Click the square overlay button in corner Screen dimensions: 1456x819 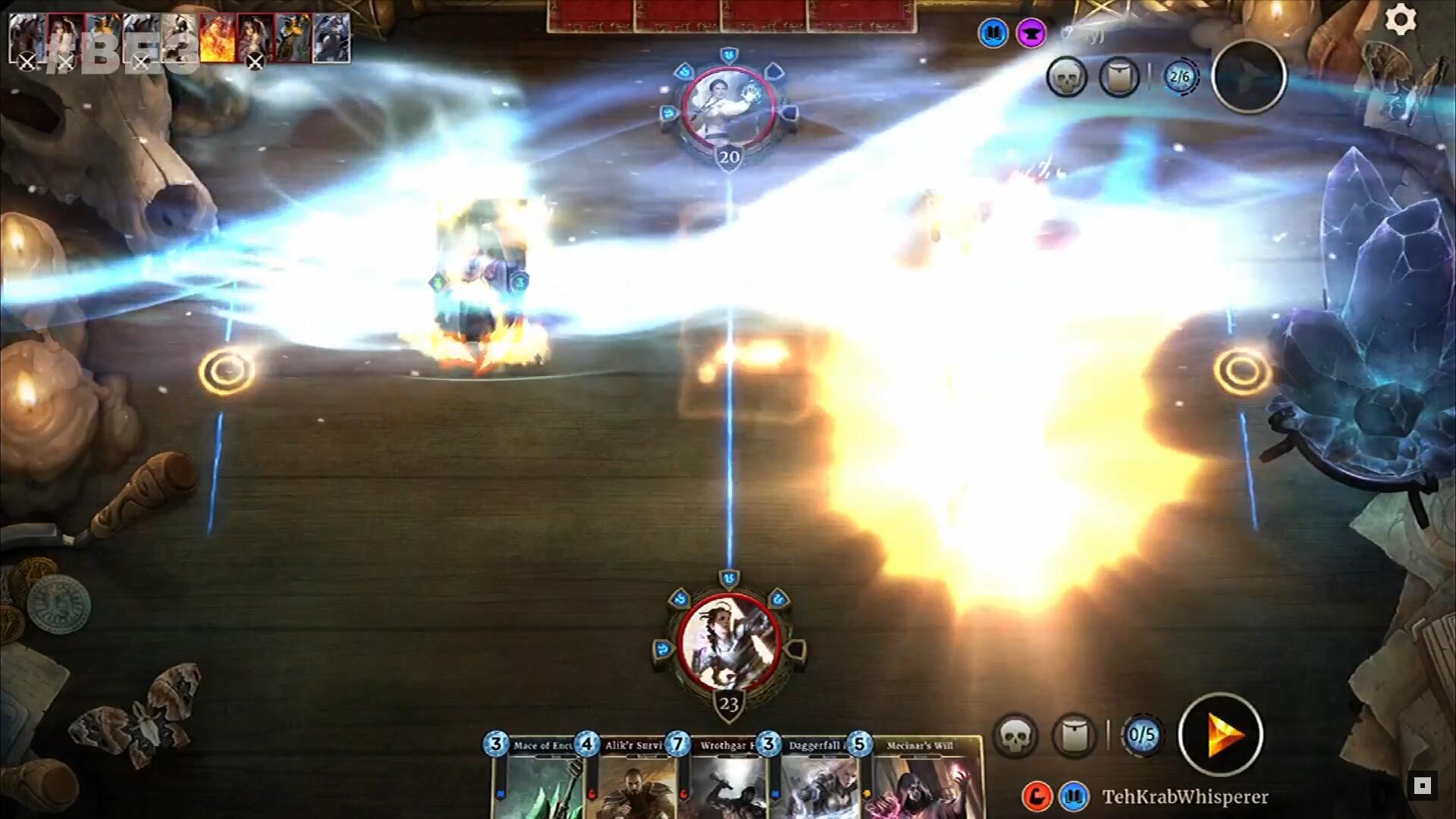click(1422, 786)
